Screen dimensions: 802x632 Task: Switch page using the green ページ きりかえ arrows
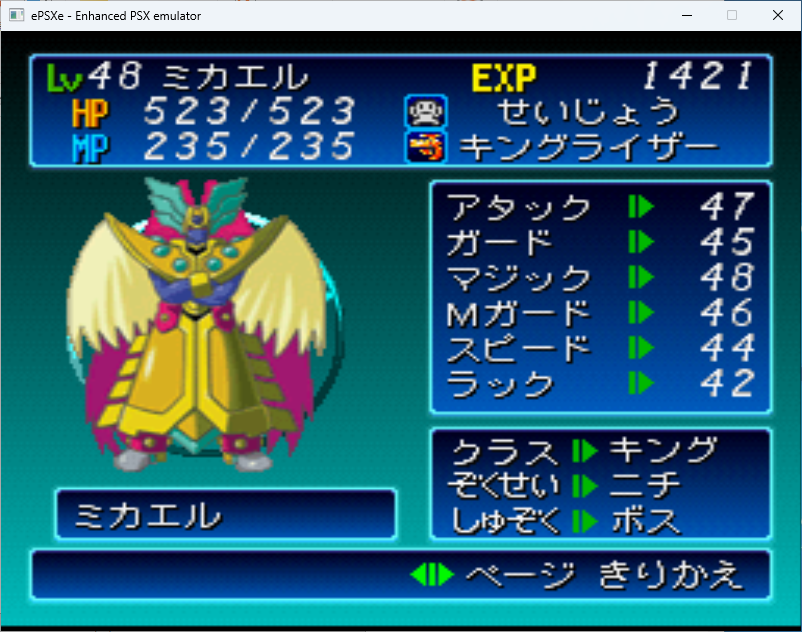click(432, 575)
